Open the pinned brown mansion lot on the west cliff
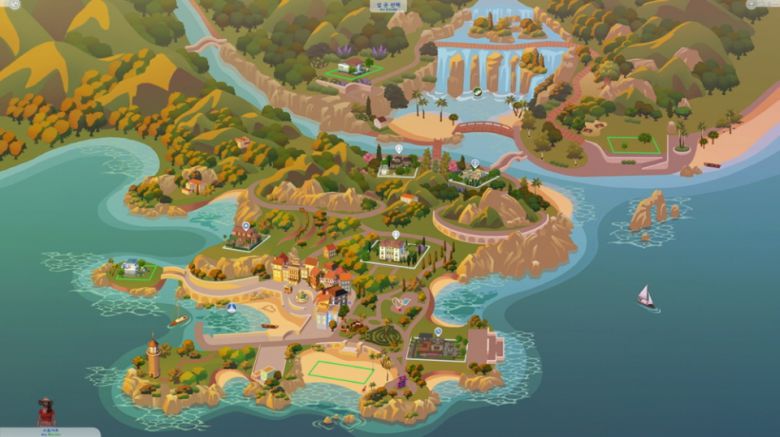Image resolution: width=780 pixels, height=437 pixels. point(243,236)
